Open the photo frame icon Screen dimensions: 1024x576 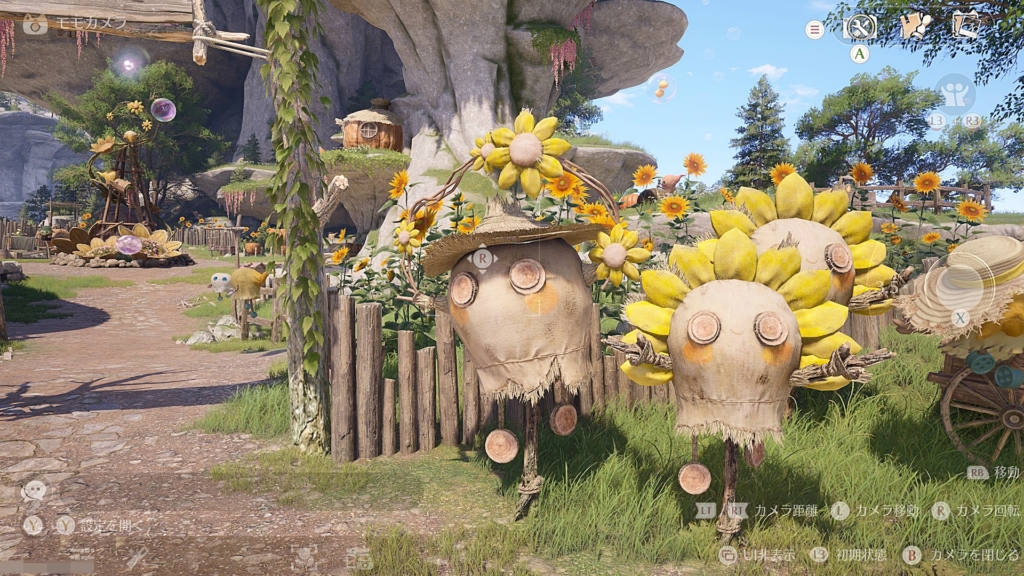pos(966,25)
